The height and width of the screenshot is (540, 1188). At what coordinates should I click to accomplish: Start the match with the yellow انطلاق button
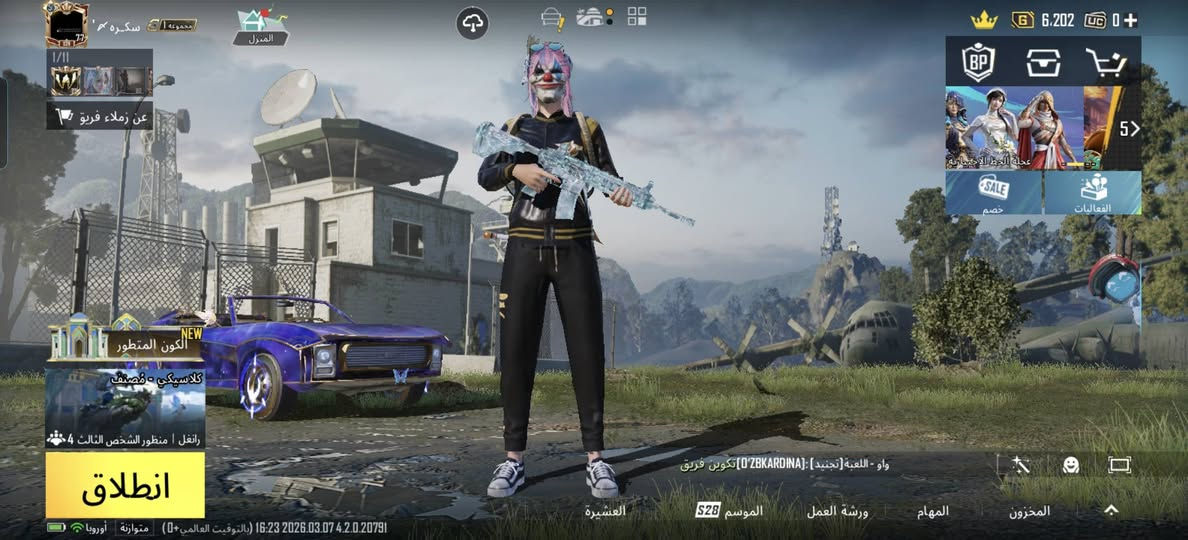pyautogui.click(x=125, y=485)
